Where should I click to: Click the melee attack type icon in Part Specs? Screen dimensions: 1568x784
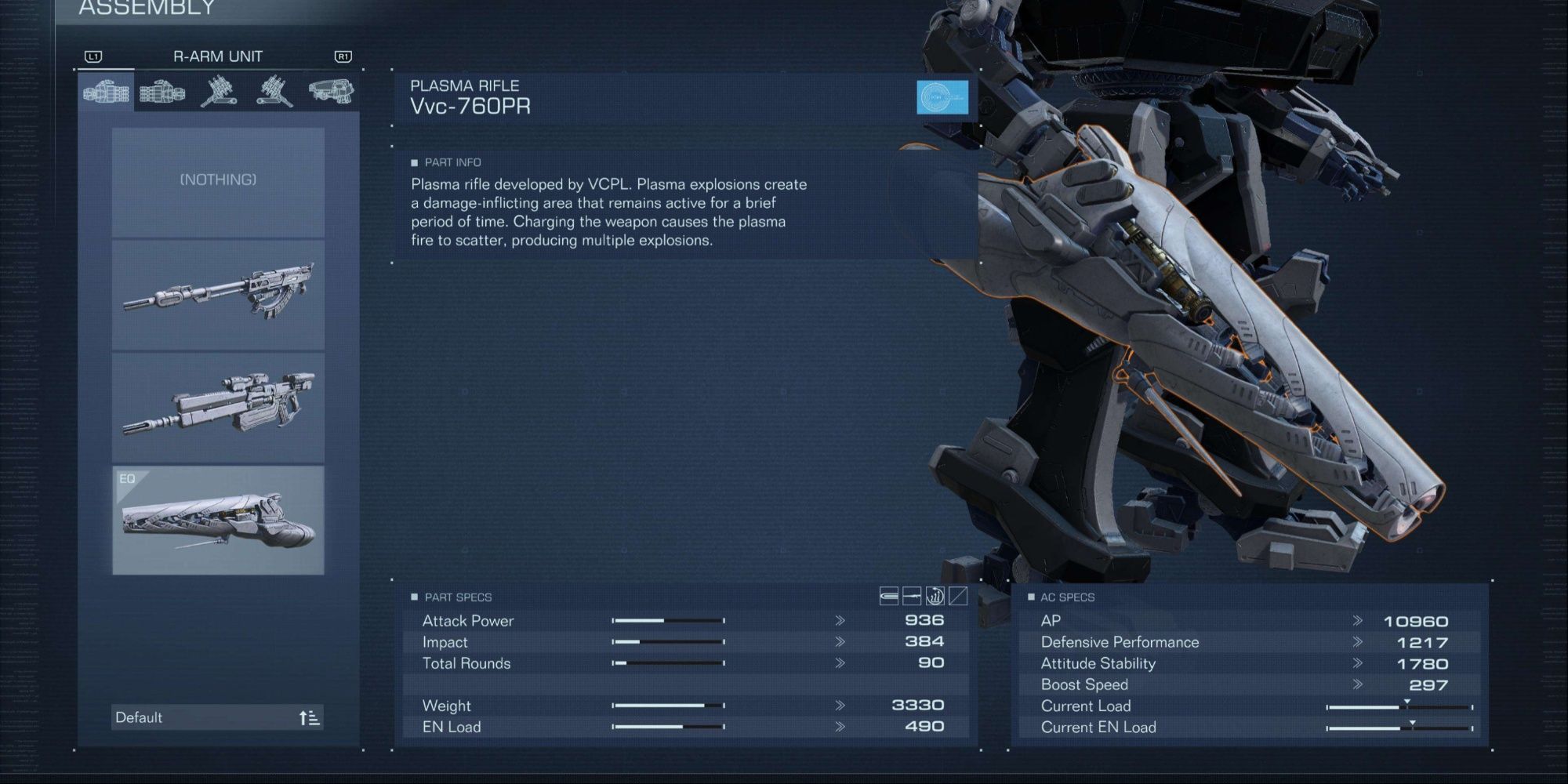(911, 596)
